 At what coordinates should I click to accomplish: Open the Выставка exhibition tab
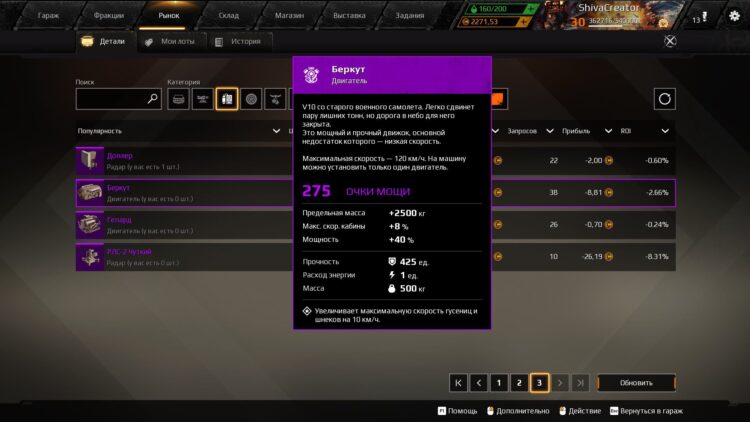(348, 15)
